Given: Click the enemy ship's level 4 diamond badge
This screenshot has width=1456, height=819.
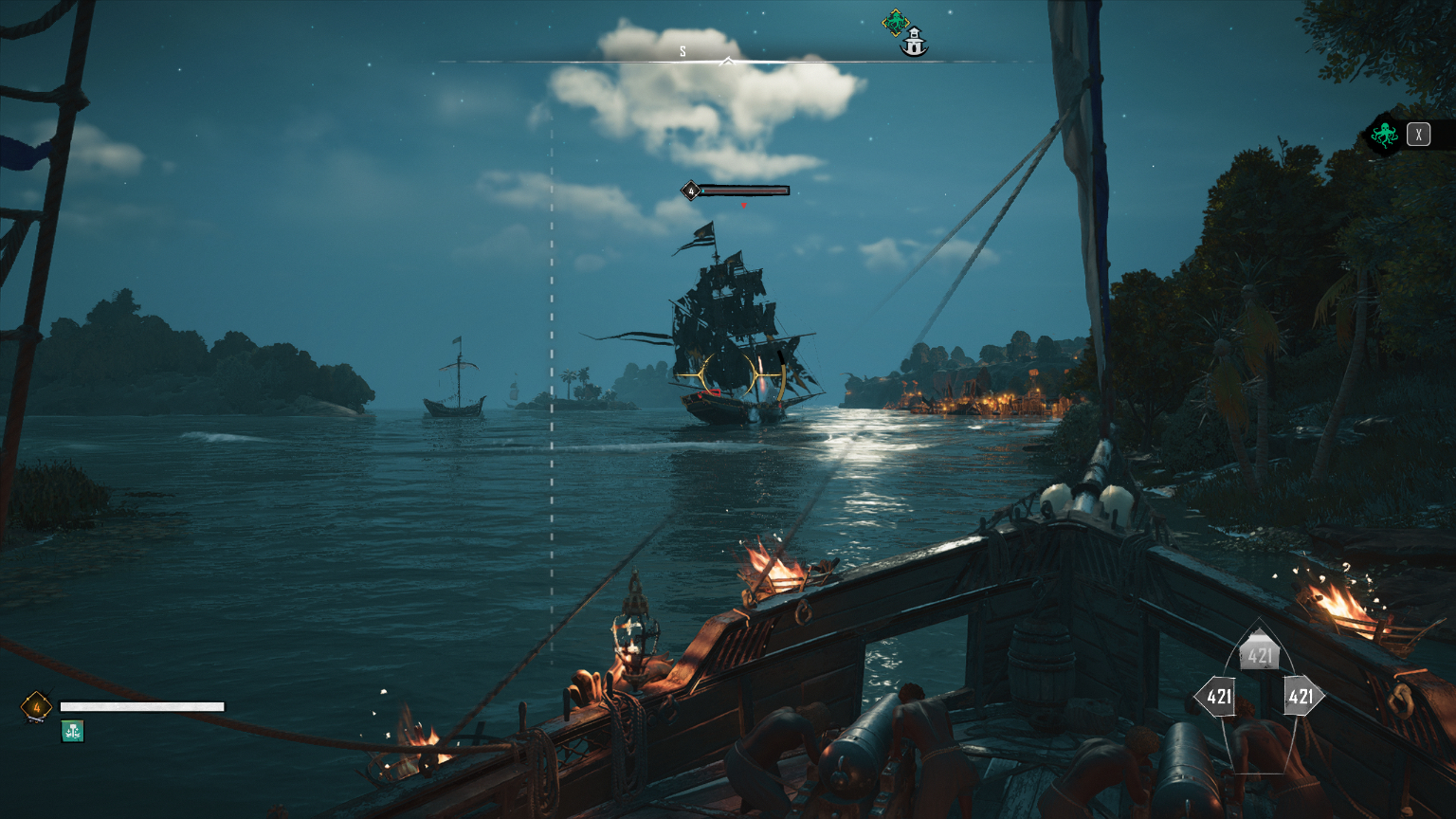Looking at the screenshot, I should click(691, 191).
